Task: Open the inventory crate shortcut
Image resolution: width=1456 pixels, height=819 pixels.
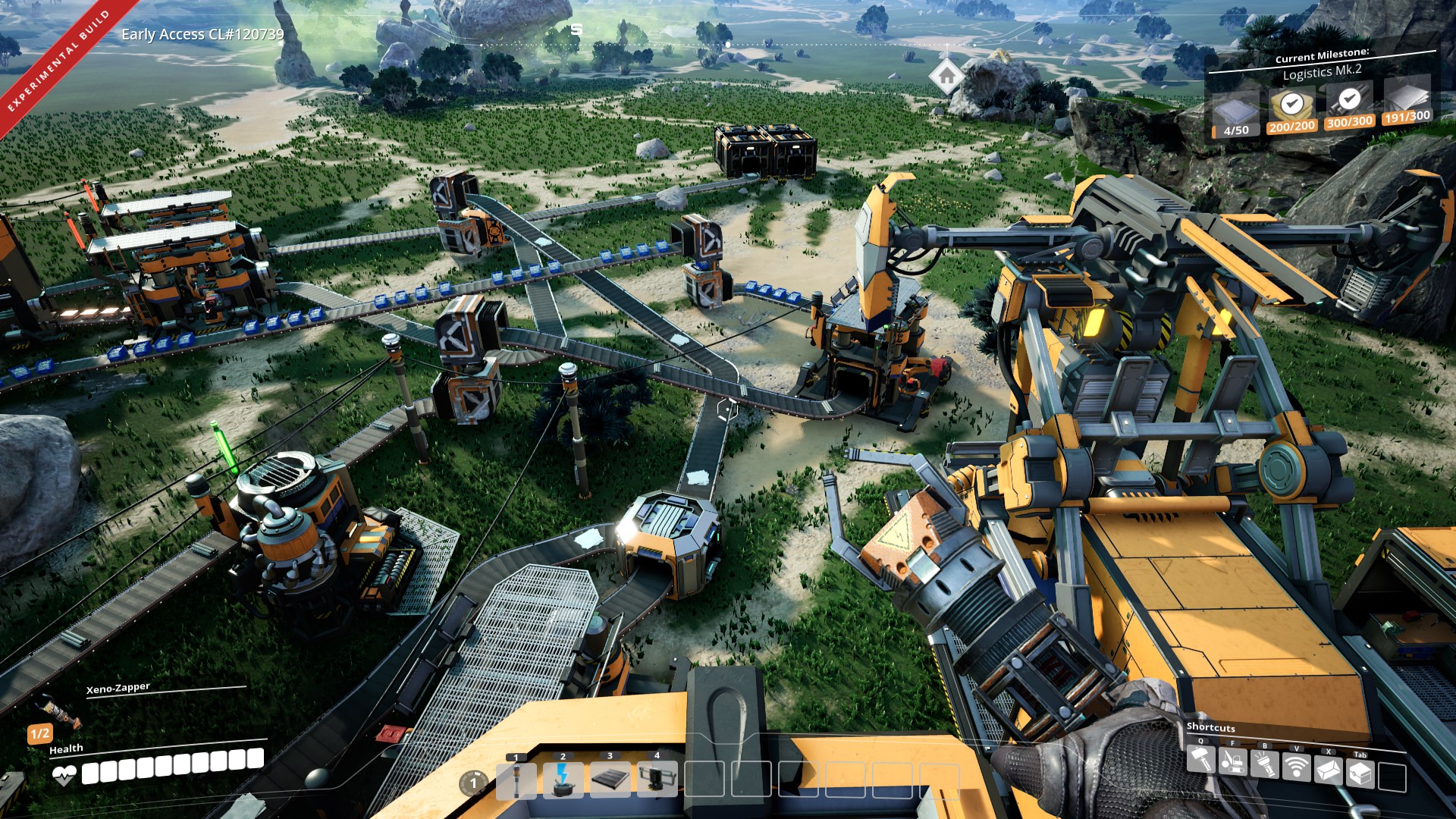Action: pyautogui.click(x=1360, y=773)
